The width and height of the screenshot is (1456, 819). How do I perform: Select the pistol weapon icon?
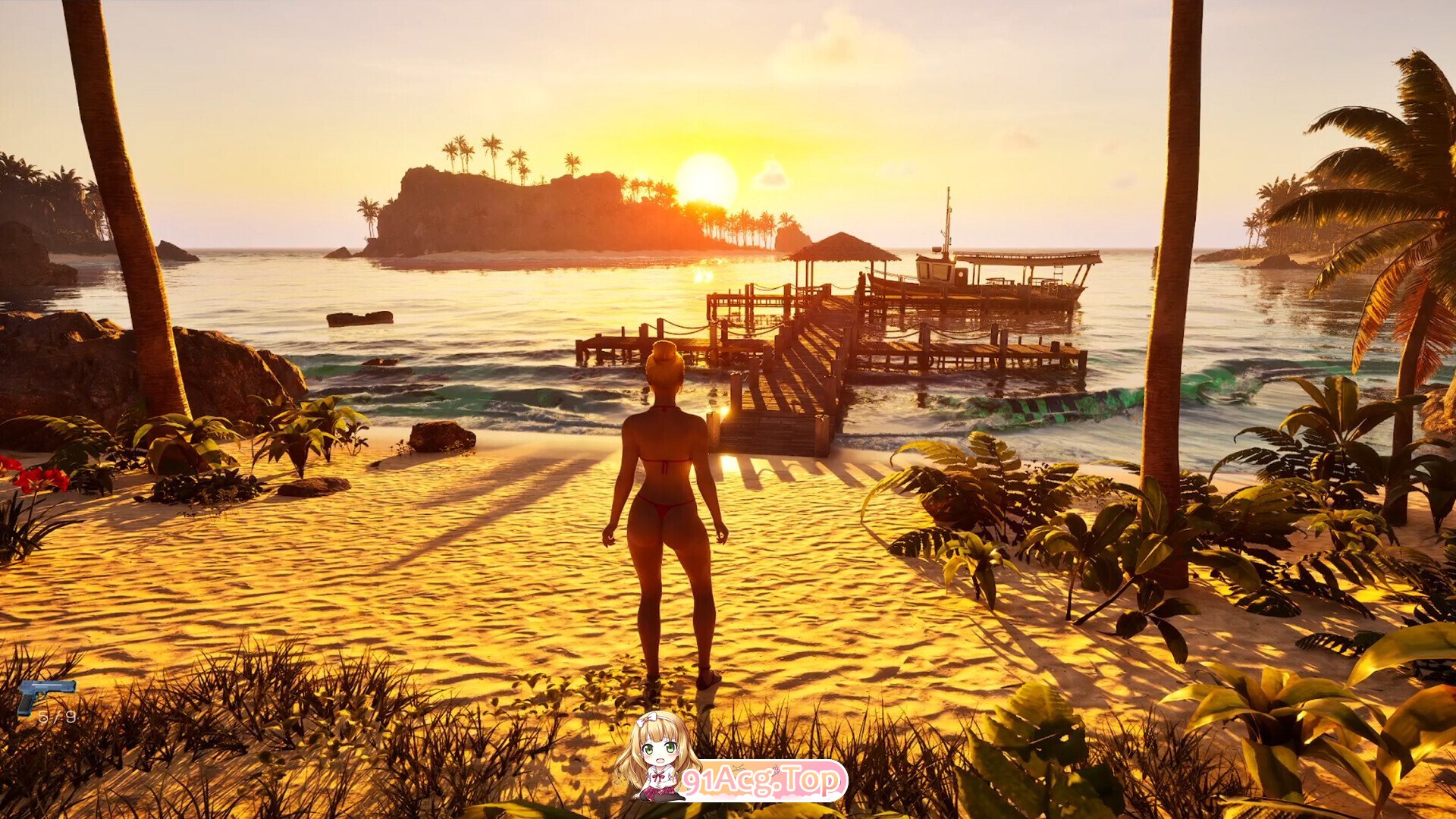point(45,693)
